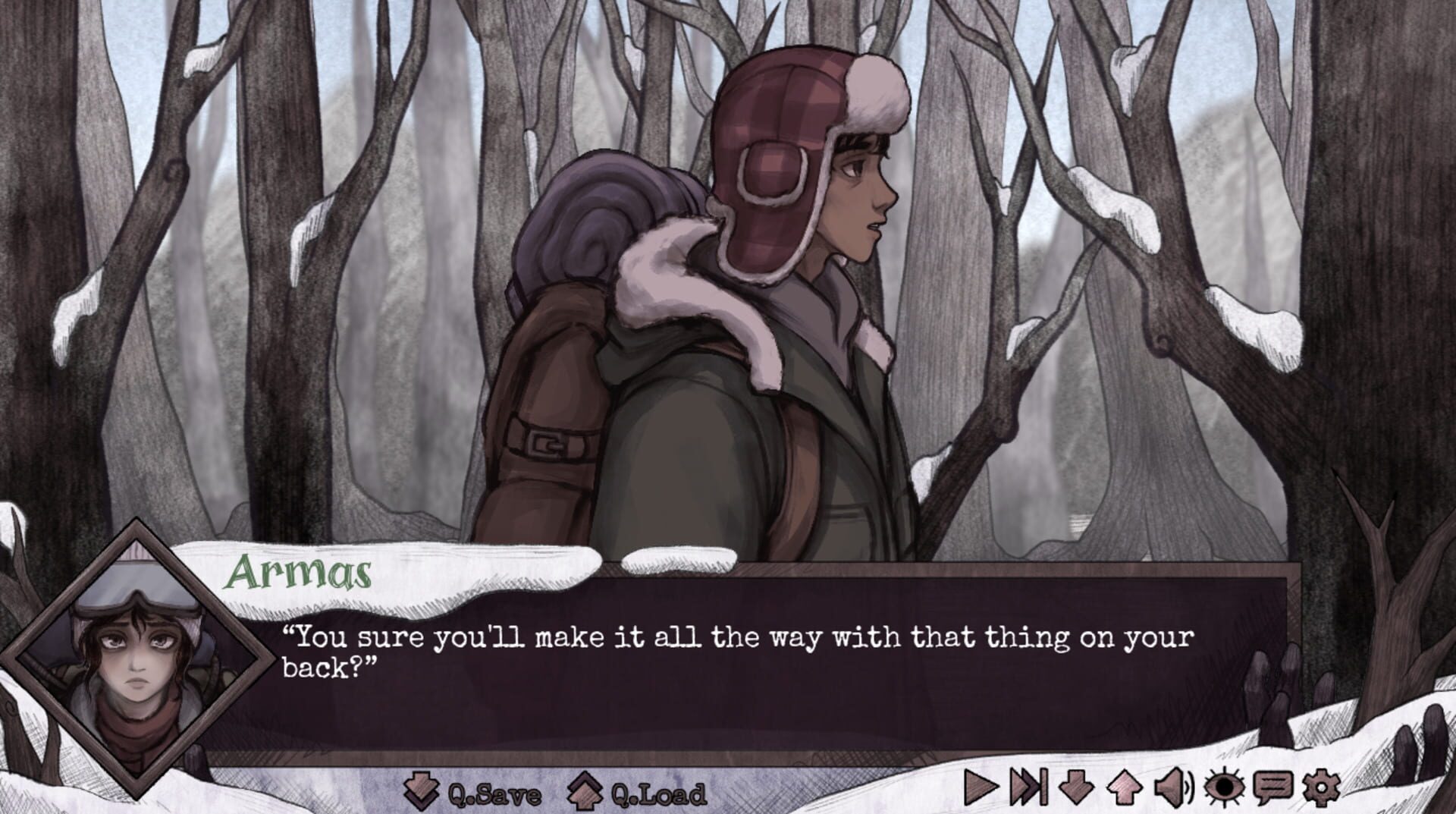Activate skip mode with the fast-forward icon
Screen dimensions: 1456x814
pyautogui.click(x=1028, y=786)
